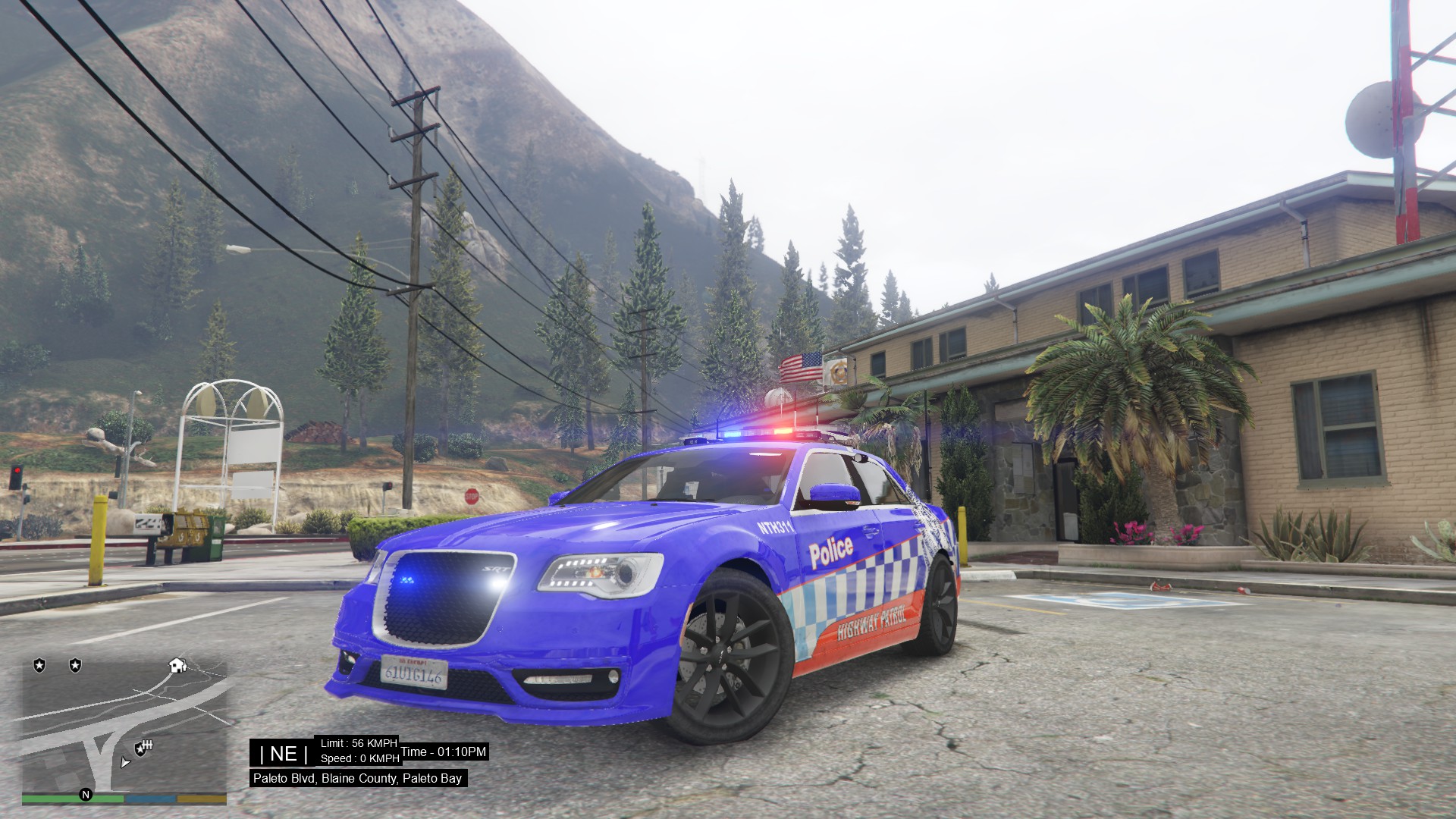
Task: Click the player arrow on the minimap
Action: pos(125,762)
